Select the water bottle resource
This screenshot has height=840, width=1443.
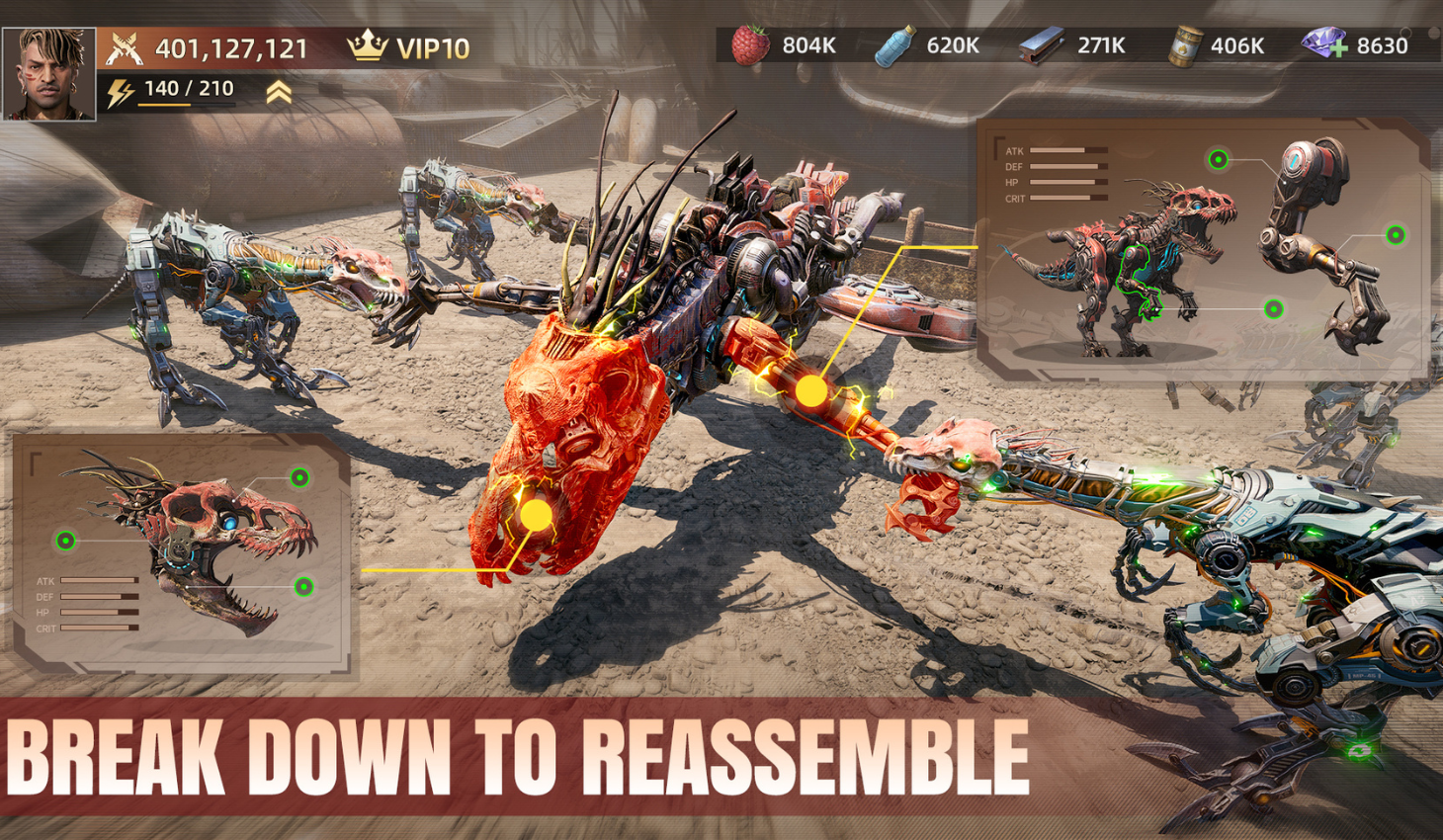coord(894,46)
